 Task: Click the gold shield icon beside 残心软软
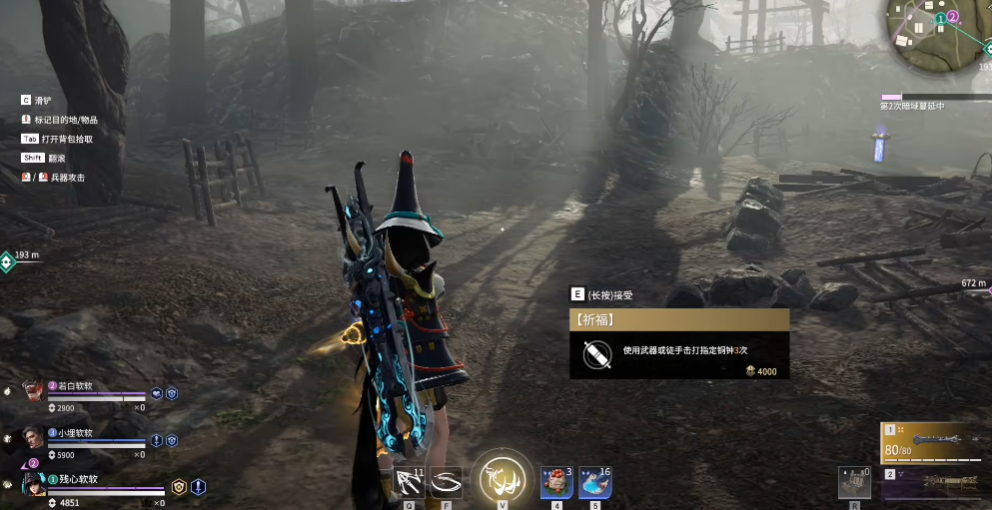click(x=179, y=487)
